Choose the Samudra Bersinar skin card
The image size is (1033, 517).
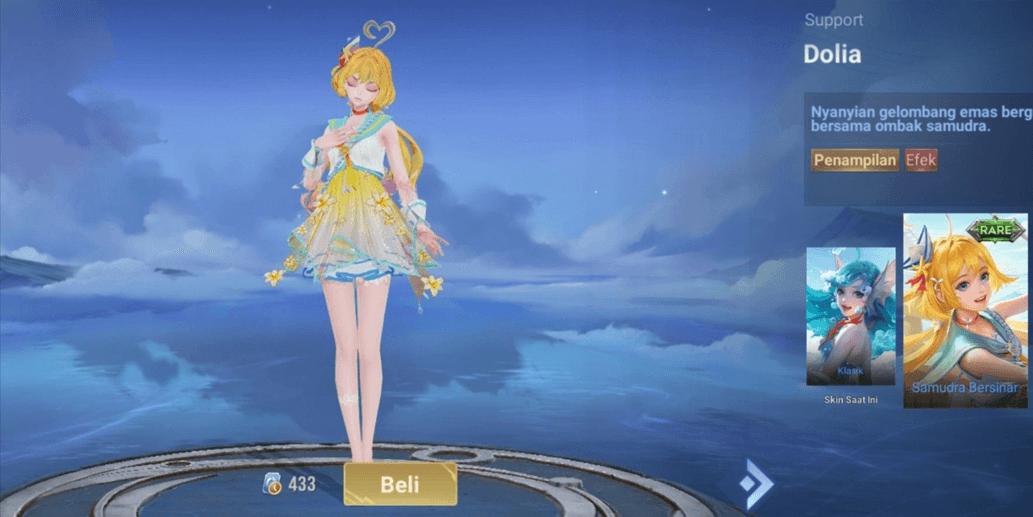click(965, 310)
